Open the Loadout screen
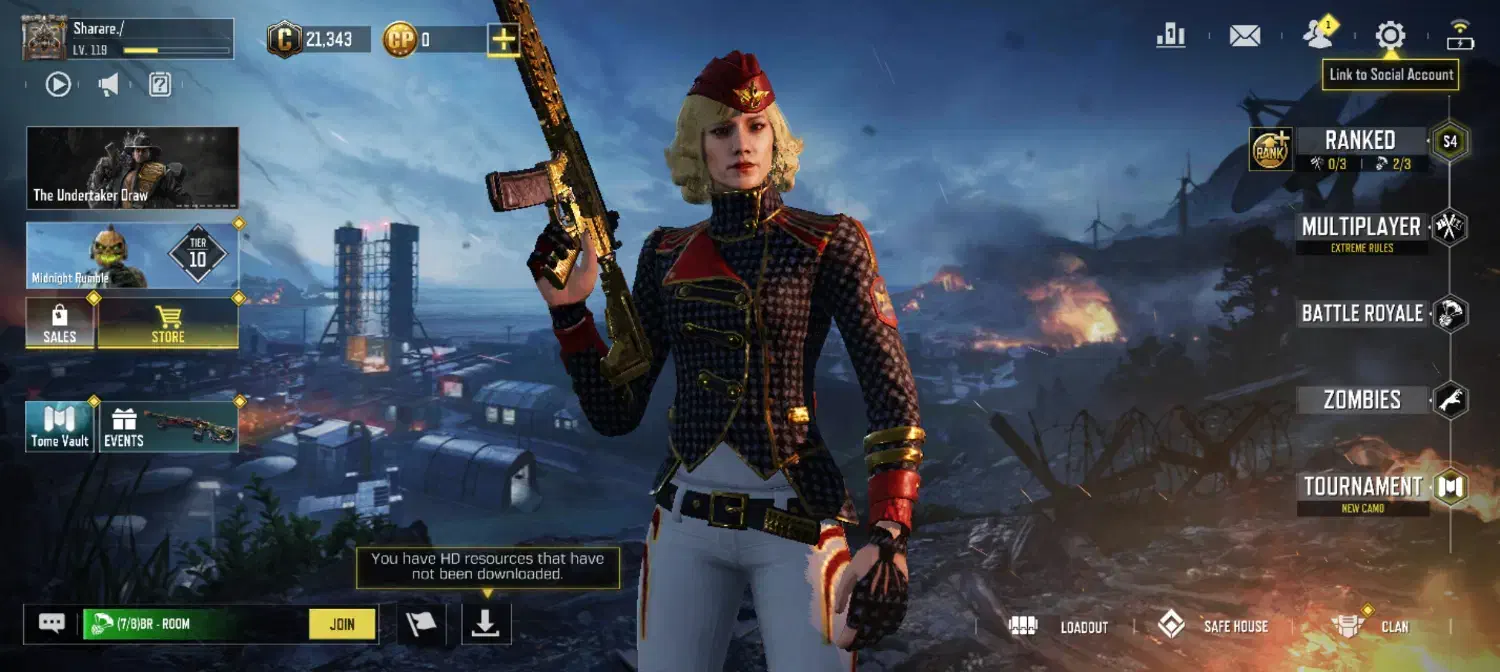Screen dimensions: 1500x672 point(1059,627)
